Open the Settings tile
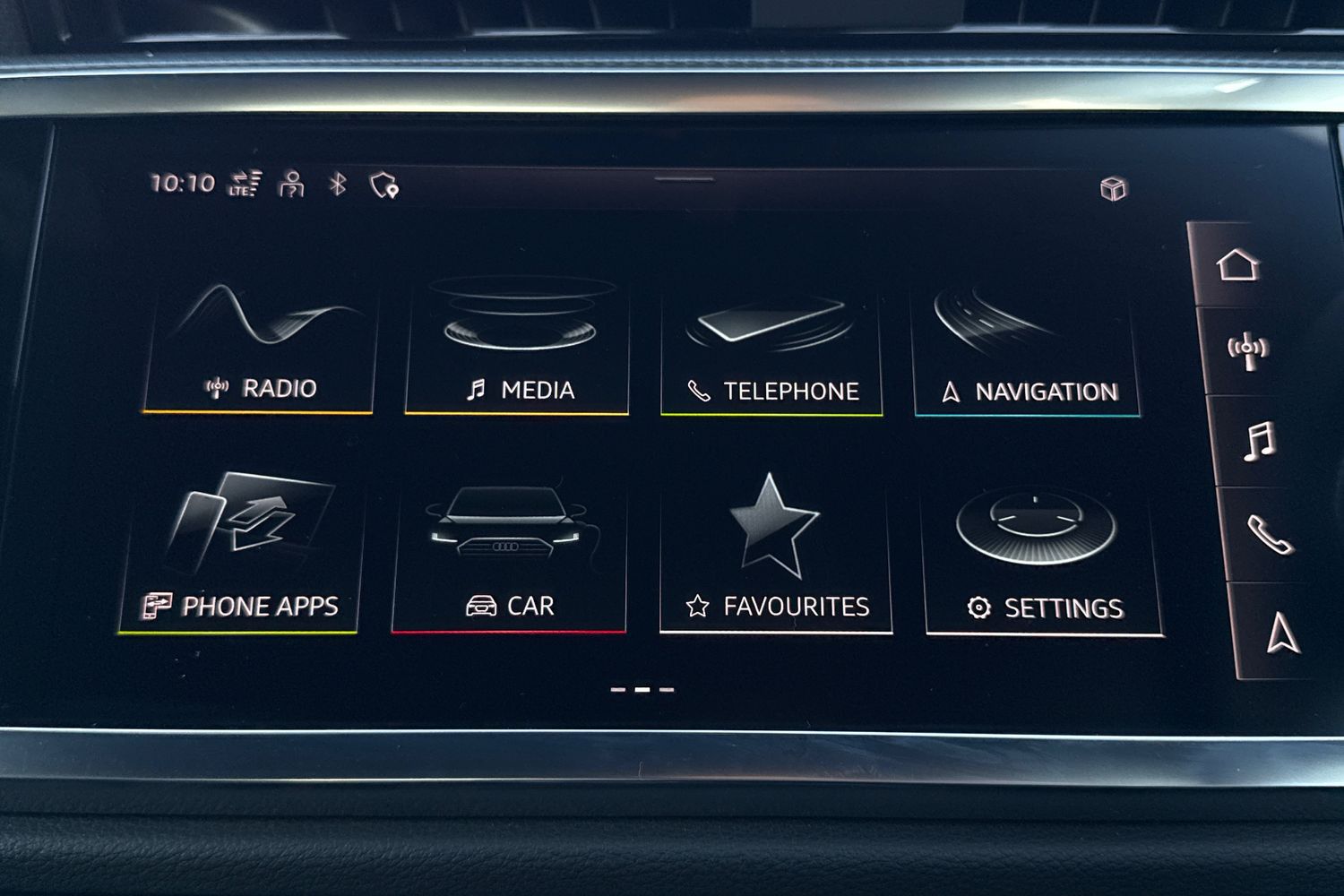The width and height of the screenshot is (1344, 896). click(1042, 560)
